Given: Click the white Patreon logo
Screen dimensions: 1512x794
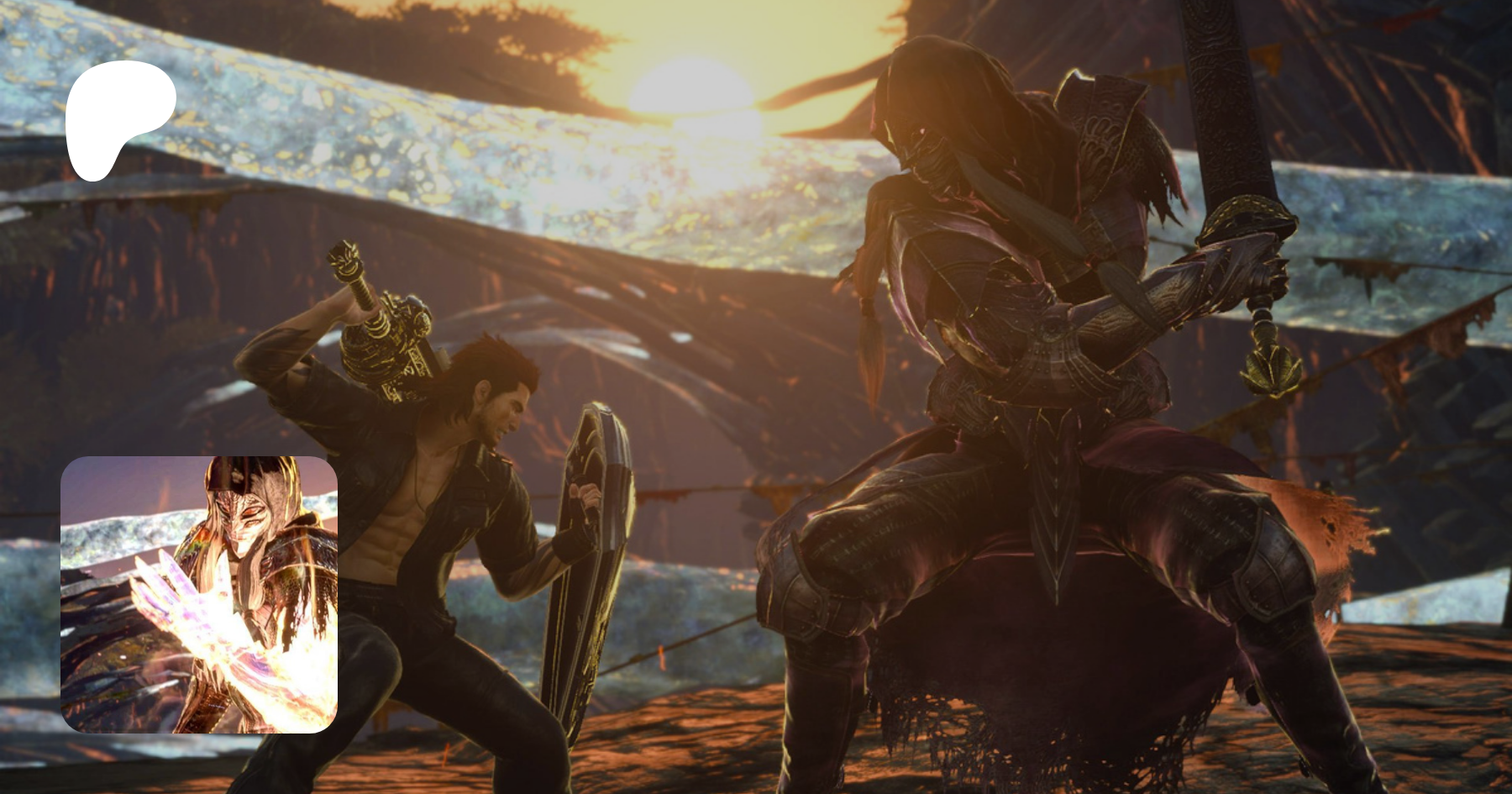Looking at the screenshot, I should point(118,118).
